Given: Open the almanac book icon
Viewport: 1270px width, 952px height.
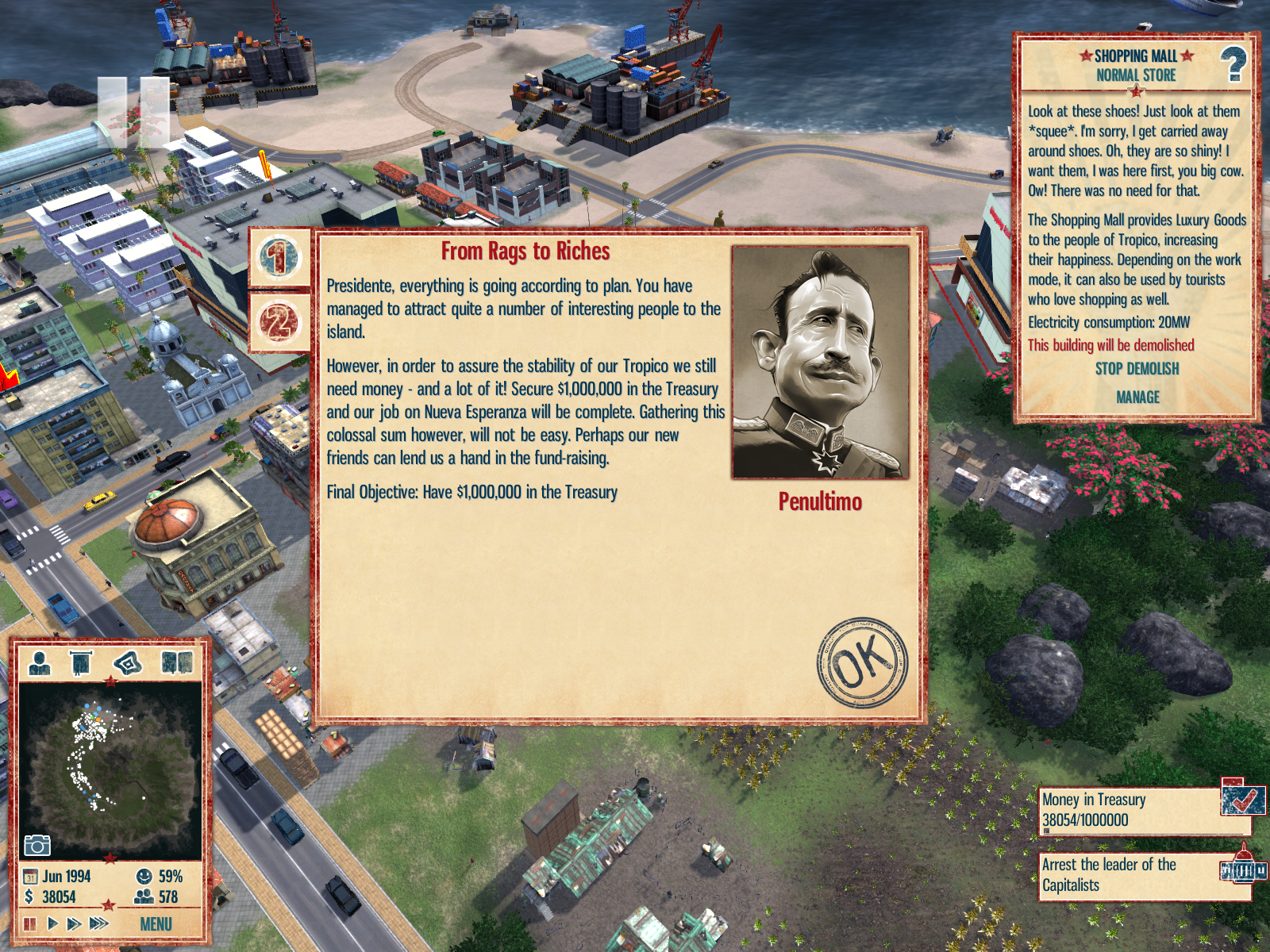Looking at the screenshot, I should tap(176, 662).
